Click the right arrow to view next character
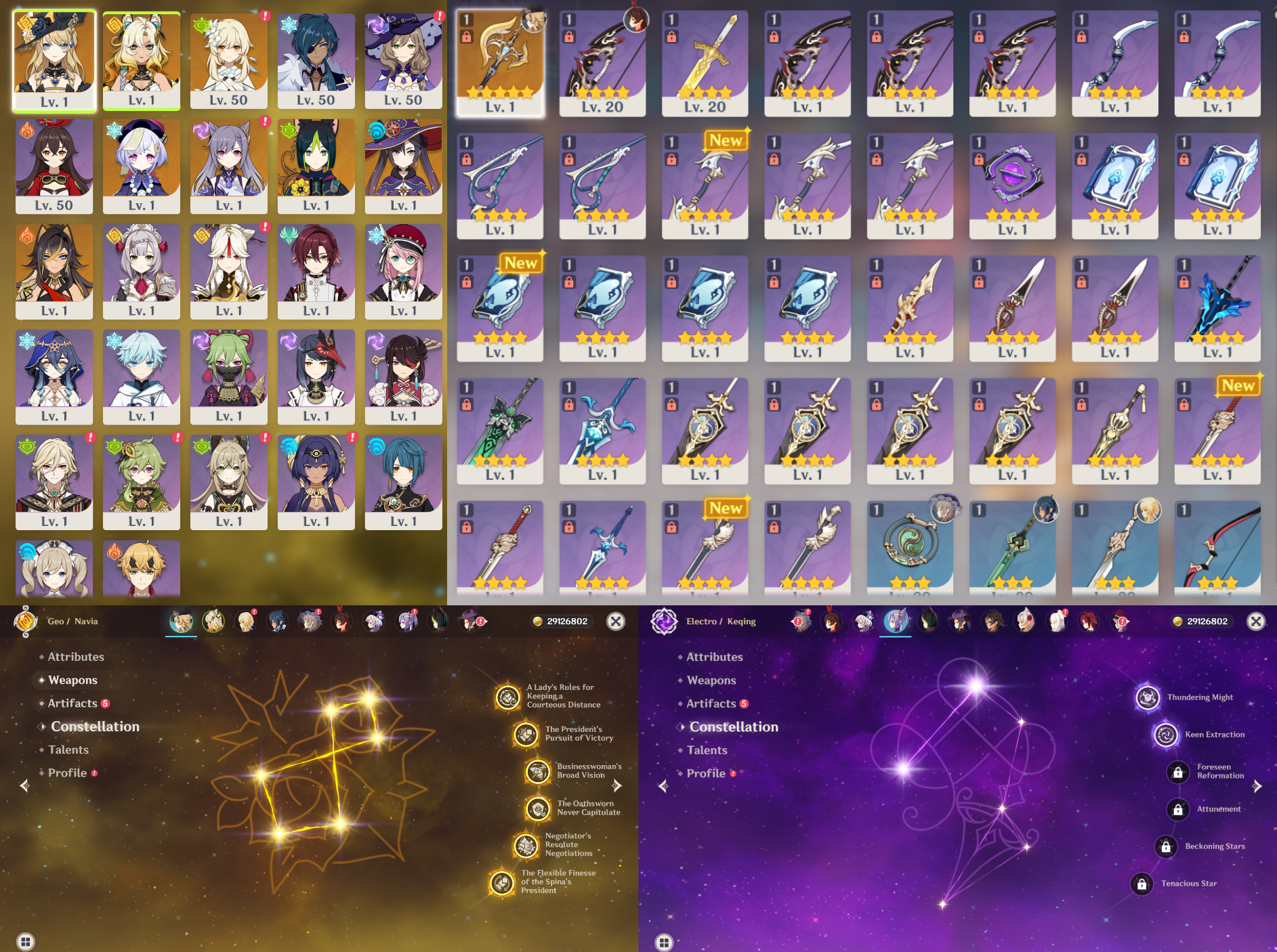1277x952 pixels. [616, 785]
